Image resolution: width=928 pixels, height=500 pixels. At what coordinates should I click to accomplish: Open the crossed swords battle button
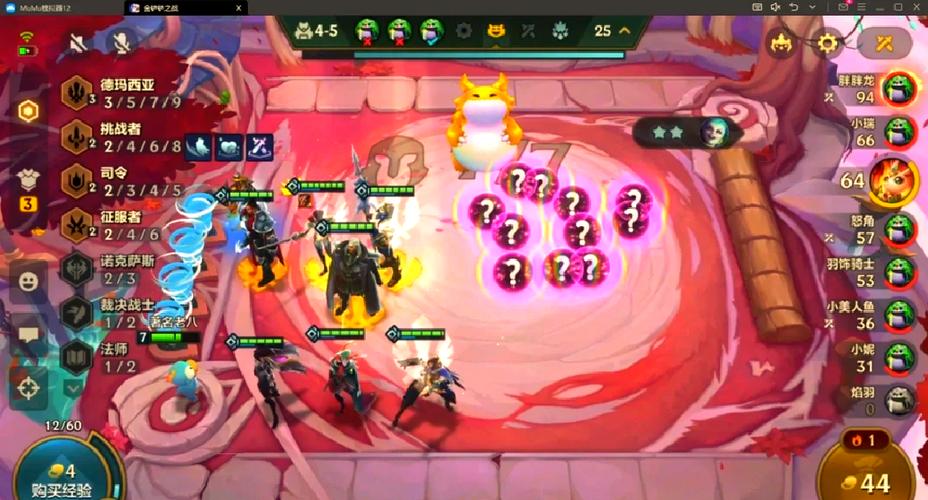(x=885, y=43)
